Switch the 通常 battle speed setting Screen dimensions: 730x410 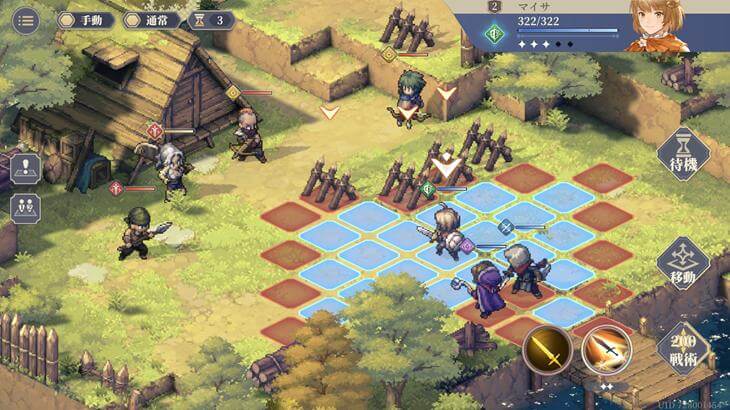tap(151, 20)
